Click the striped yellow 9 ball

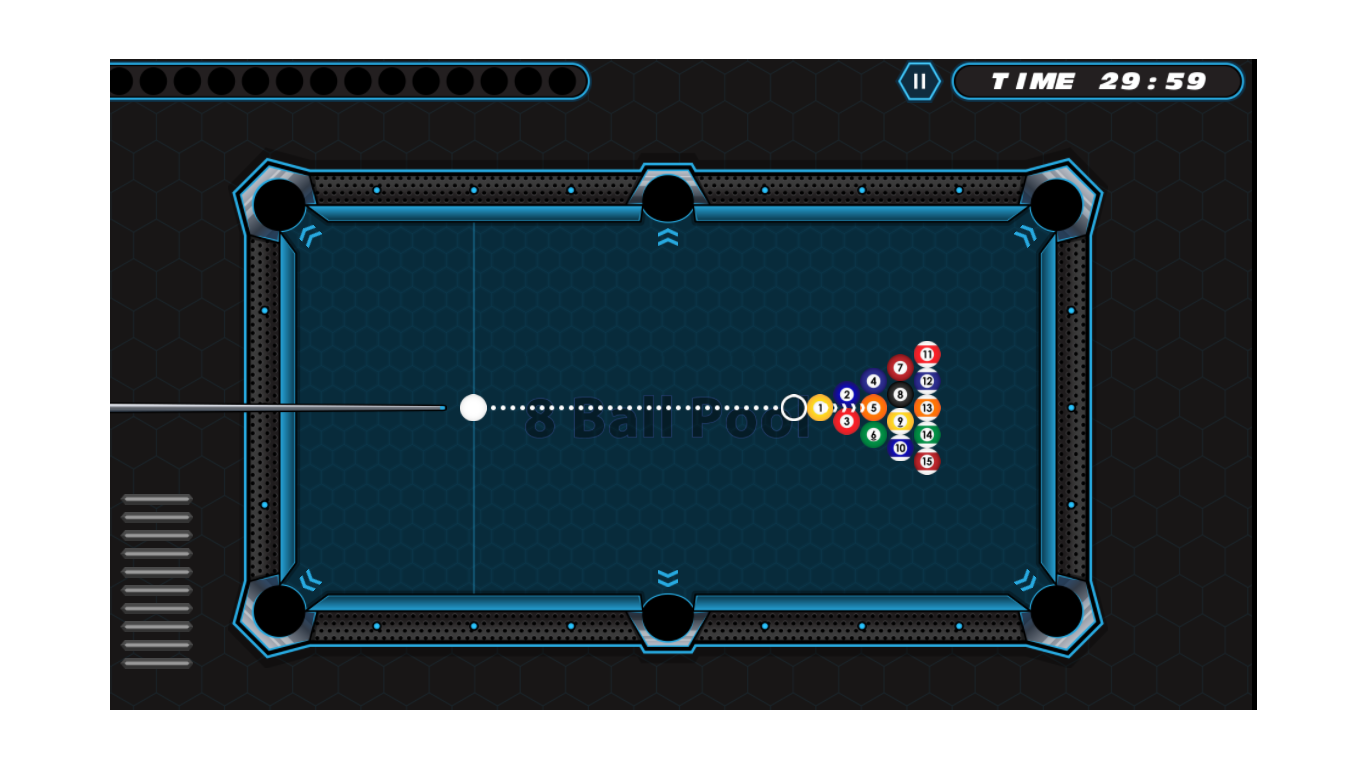tap(899, 422)
